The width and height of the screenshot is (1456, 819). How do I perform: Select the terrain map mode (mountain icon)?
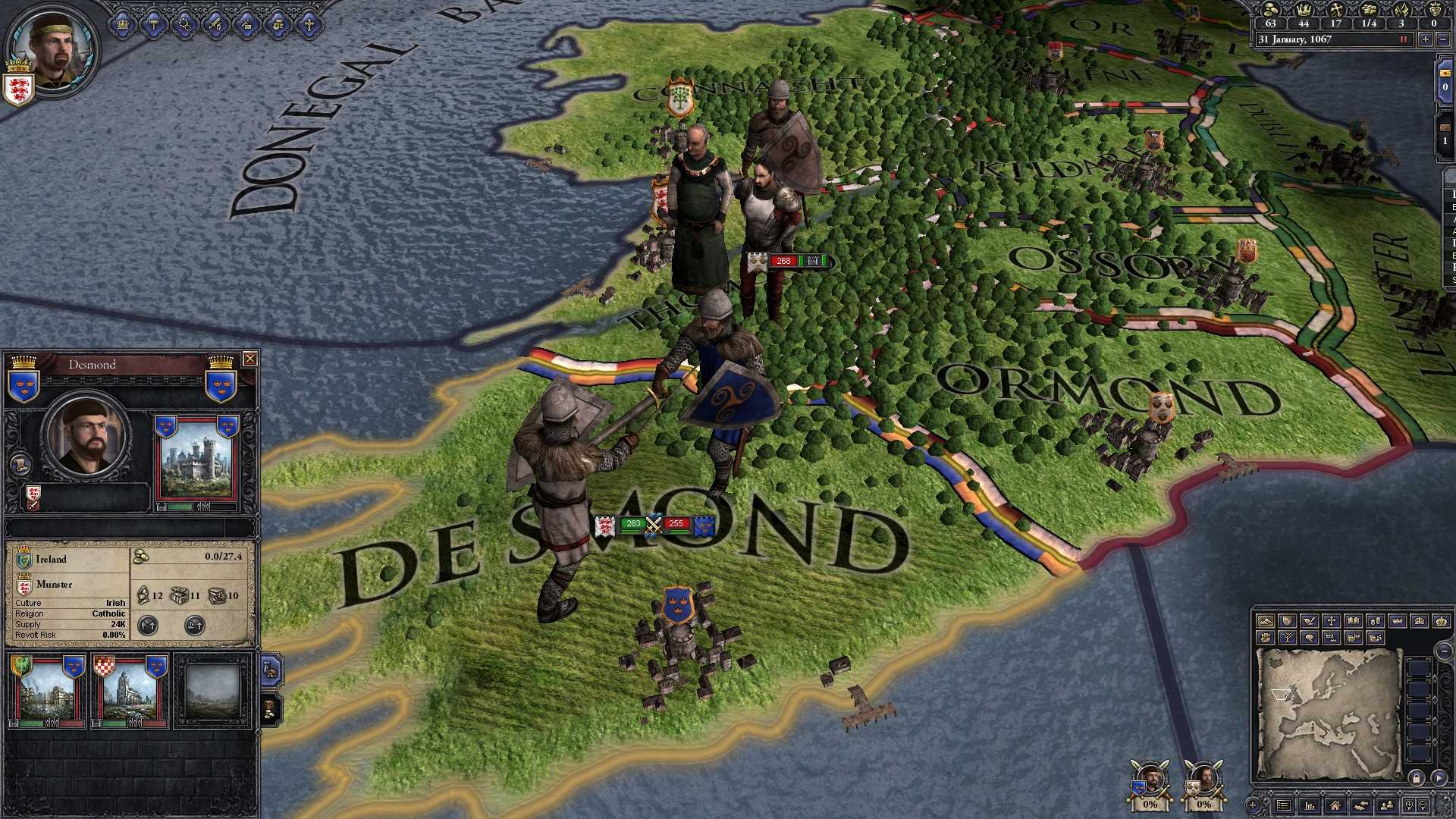1266,622
